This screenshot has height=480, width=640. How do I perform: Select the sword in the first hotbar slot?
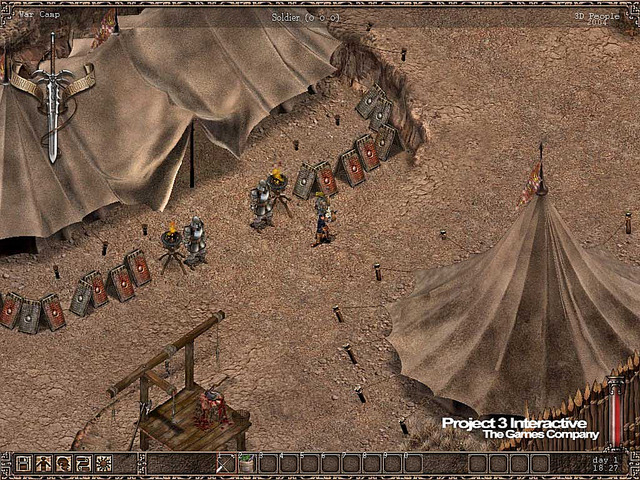click(226, 463)
